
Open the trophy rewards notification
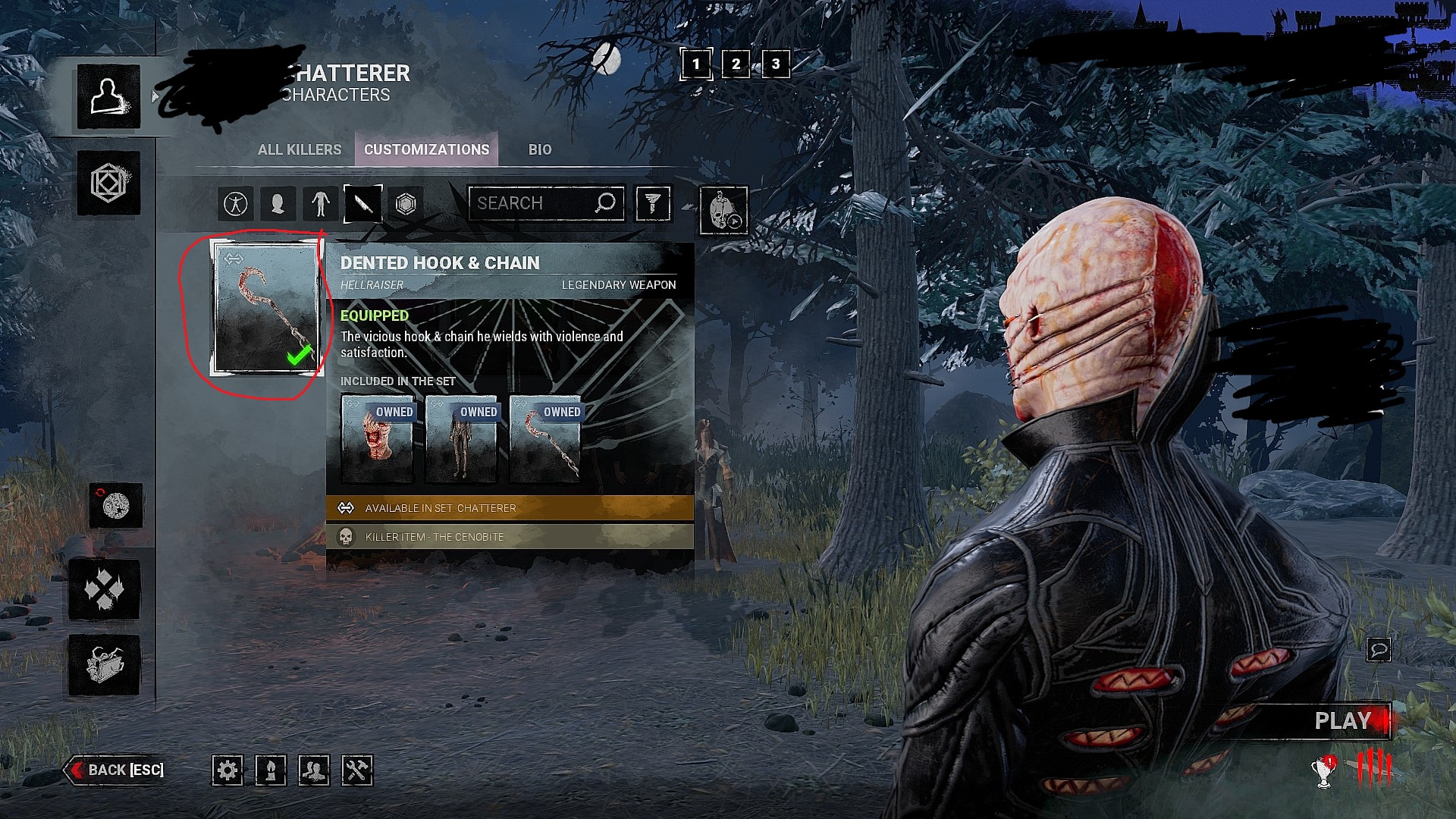tap(1324, 771)
